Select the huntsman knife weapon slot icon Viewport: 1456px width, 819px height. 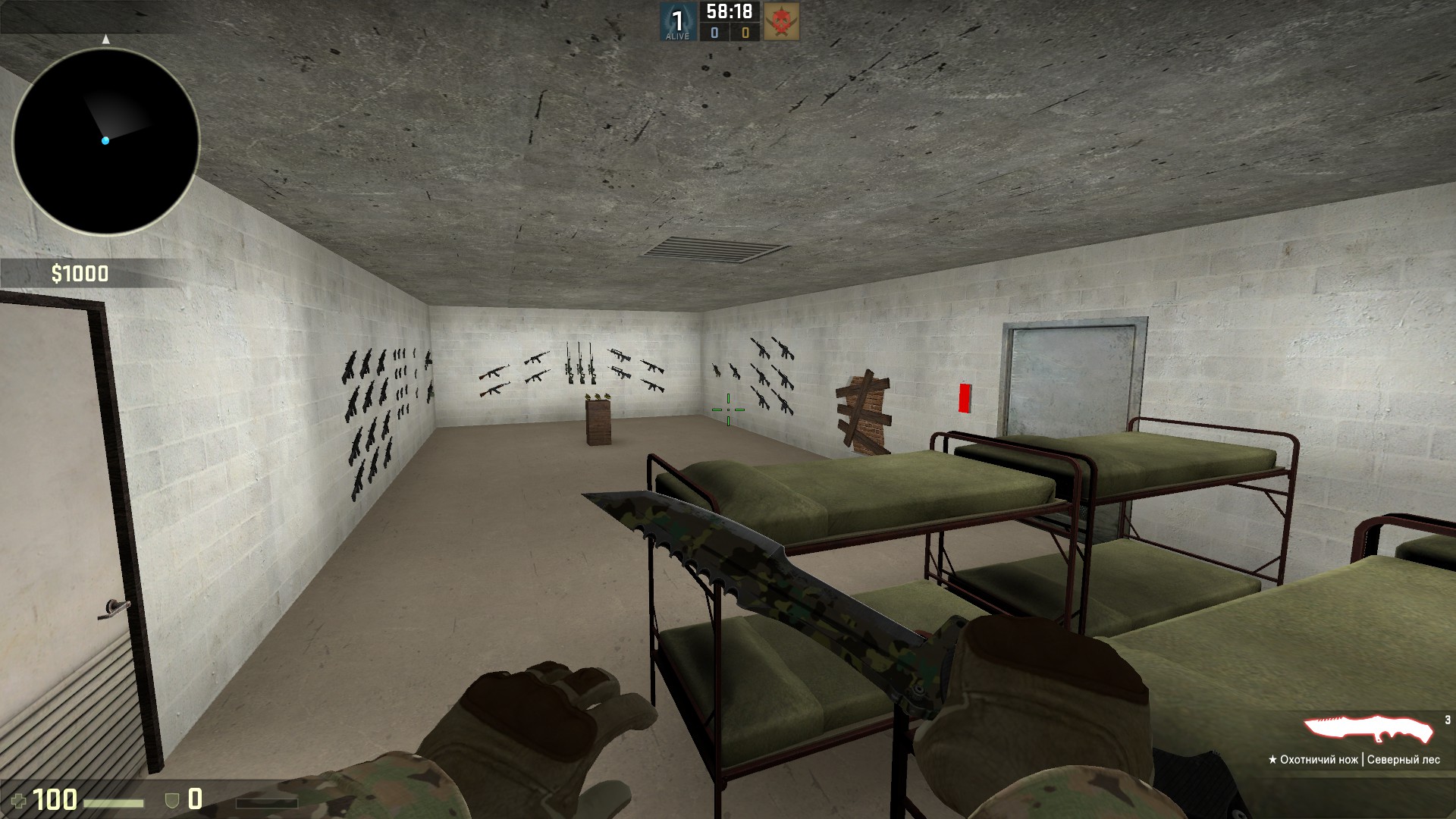click(1369, 730)
